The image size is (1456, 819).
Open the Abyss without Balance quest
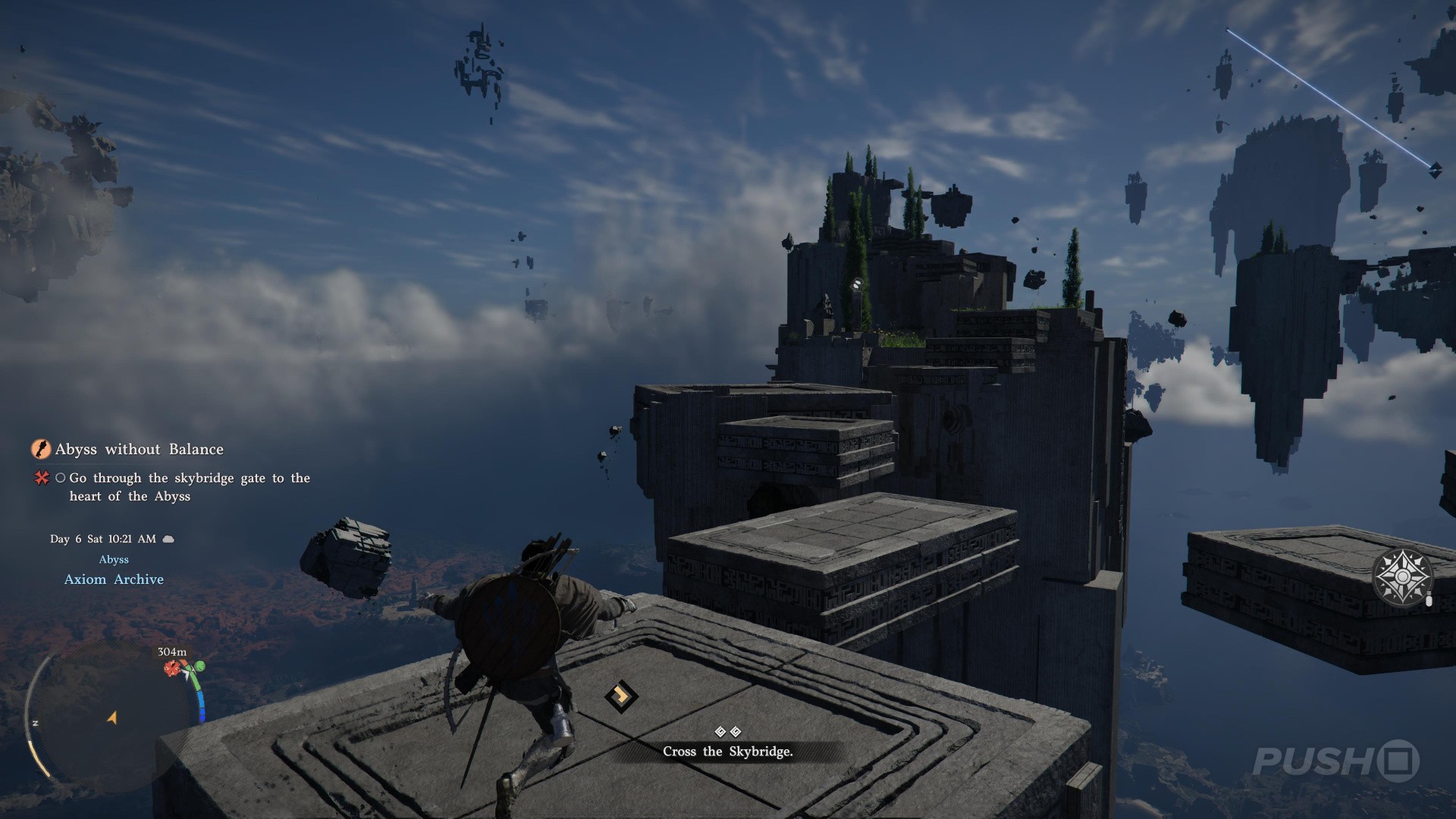point(139,449)
